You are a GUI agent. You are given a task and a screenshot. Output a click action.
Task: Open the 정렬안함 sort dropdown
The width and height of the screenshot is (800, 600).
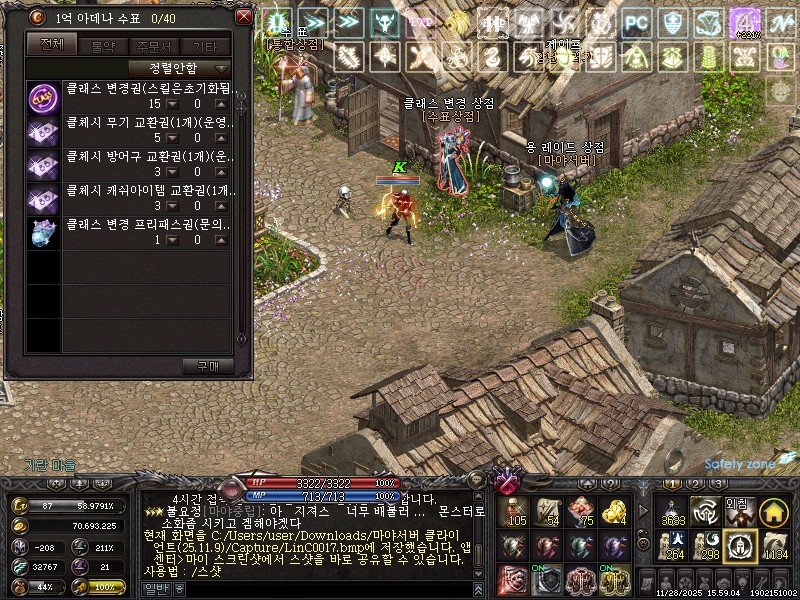pyautogui.click(x=180, y=68)
